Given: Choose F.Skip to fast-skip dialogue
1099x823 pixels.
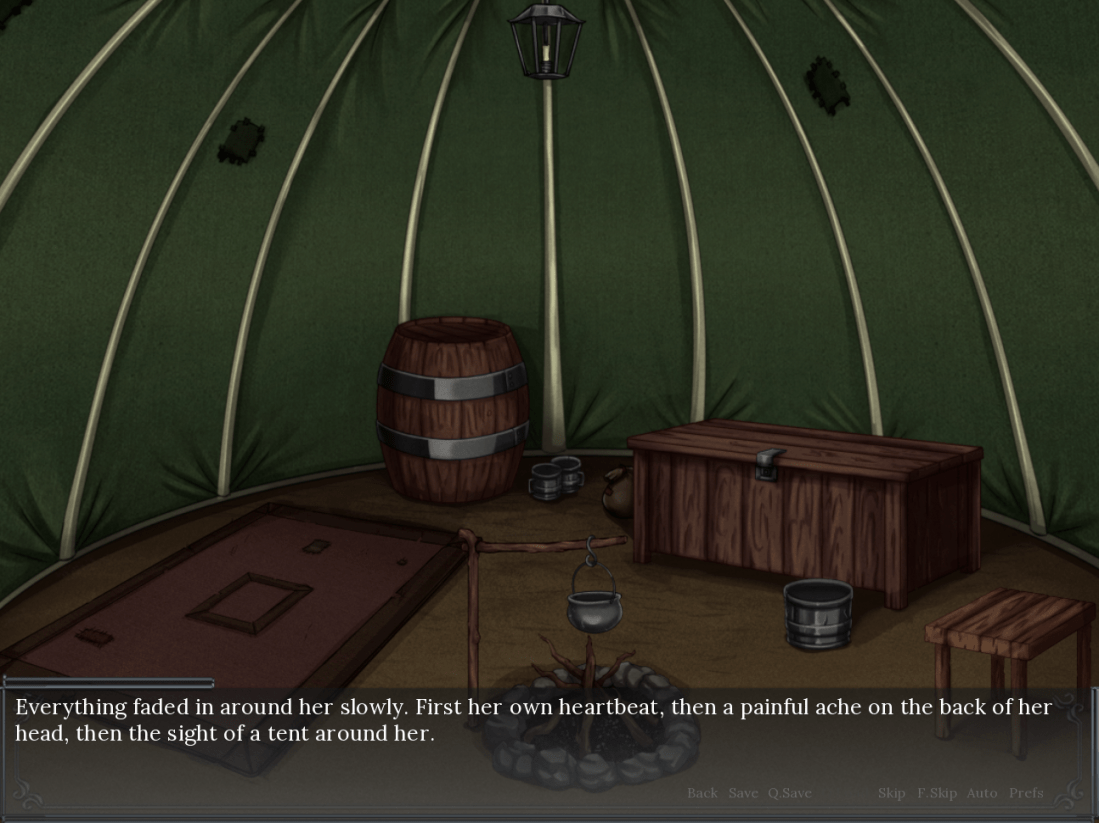Looking at the screenshot, I should coord(937,793).
